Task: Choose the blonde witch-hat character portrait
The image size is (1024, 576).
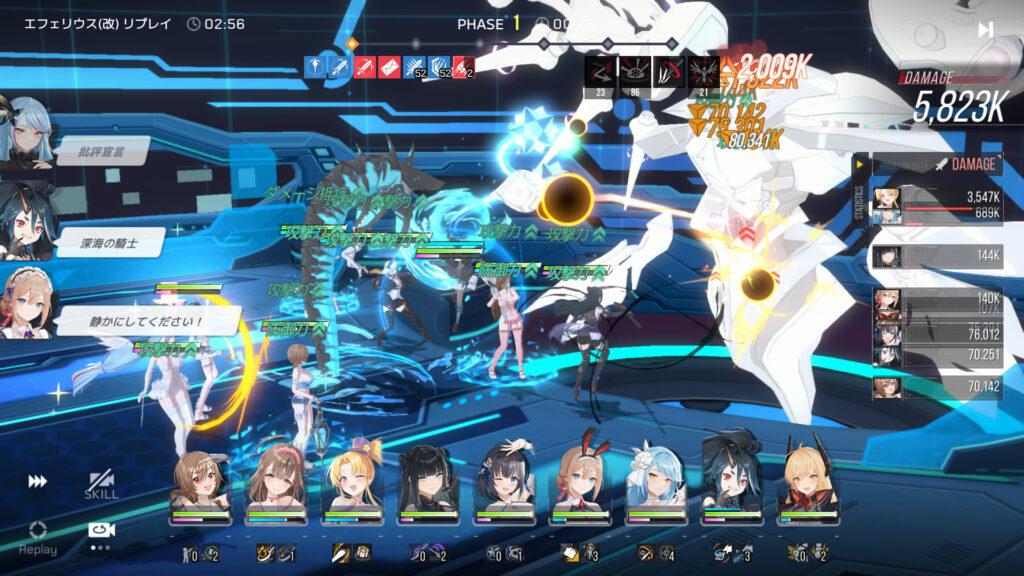Action: pyautogui.click(x=353, y=485)
